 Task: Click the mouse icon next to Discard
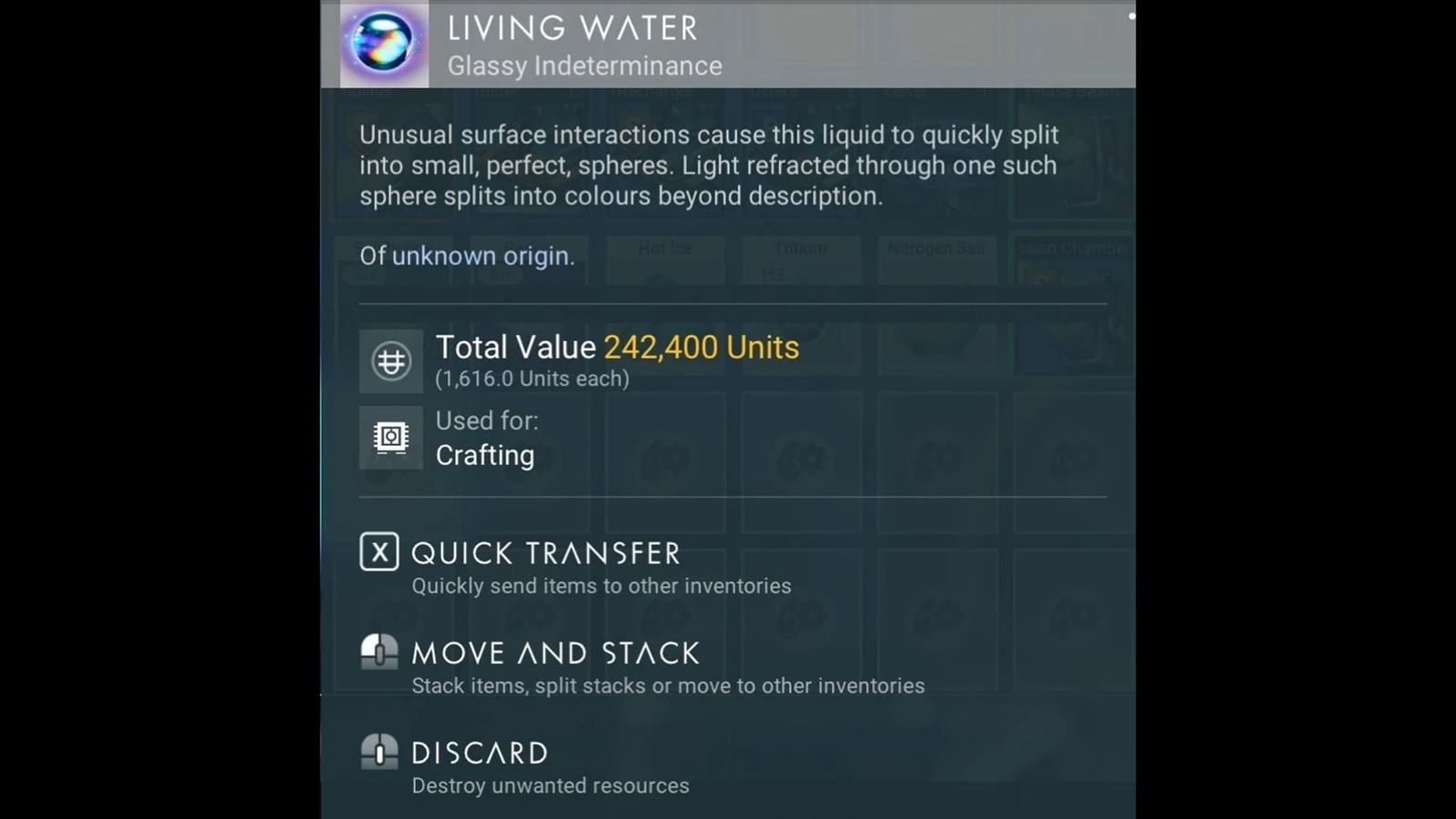coord(379,753)
